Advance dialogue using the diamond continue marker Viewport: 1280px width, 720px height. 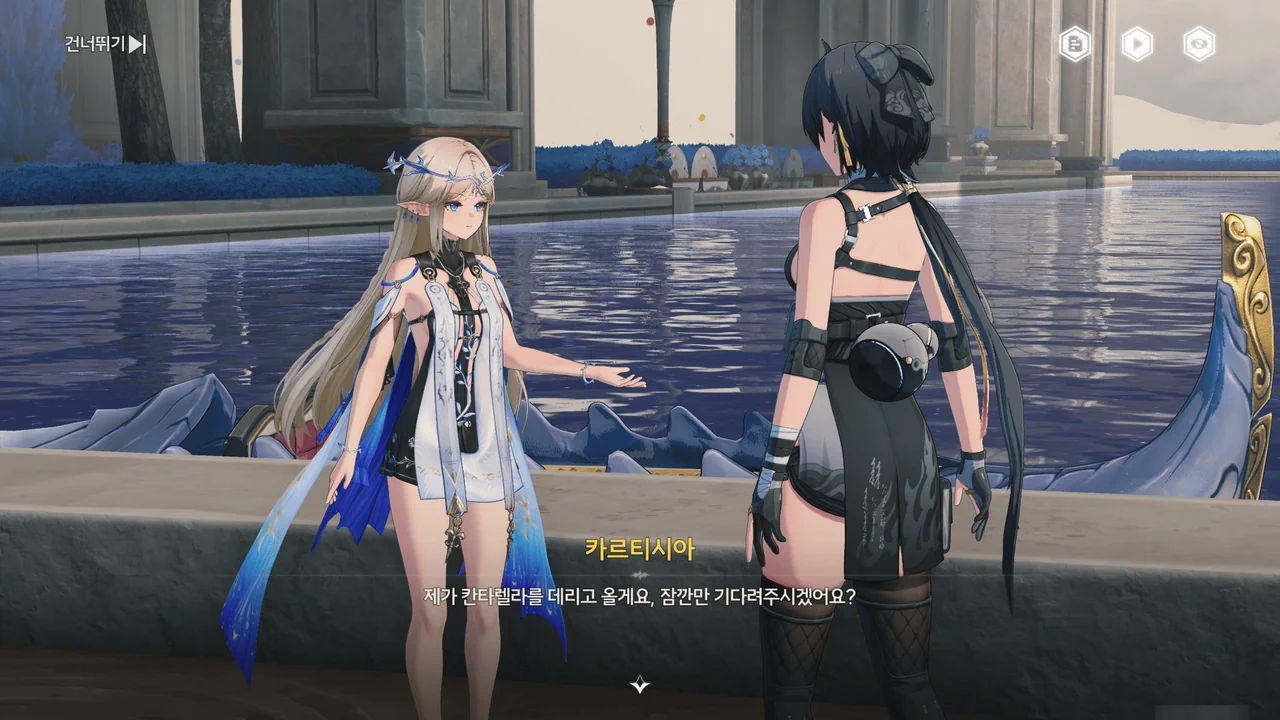[640, 685]
